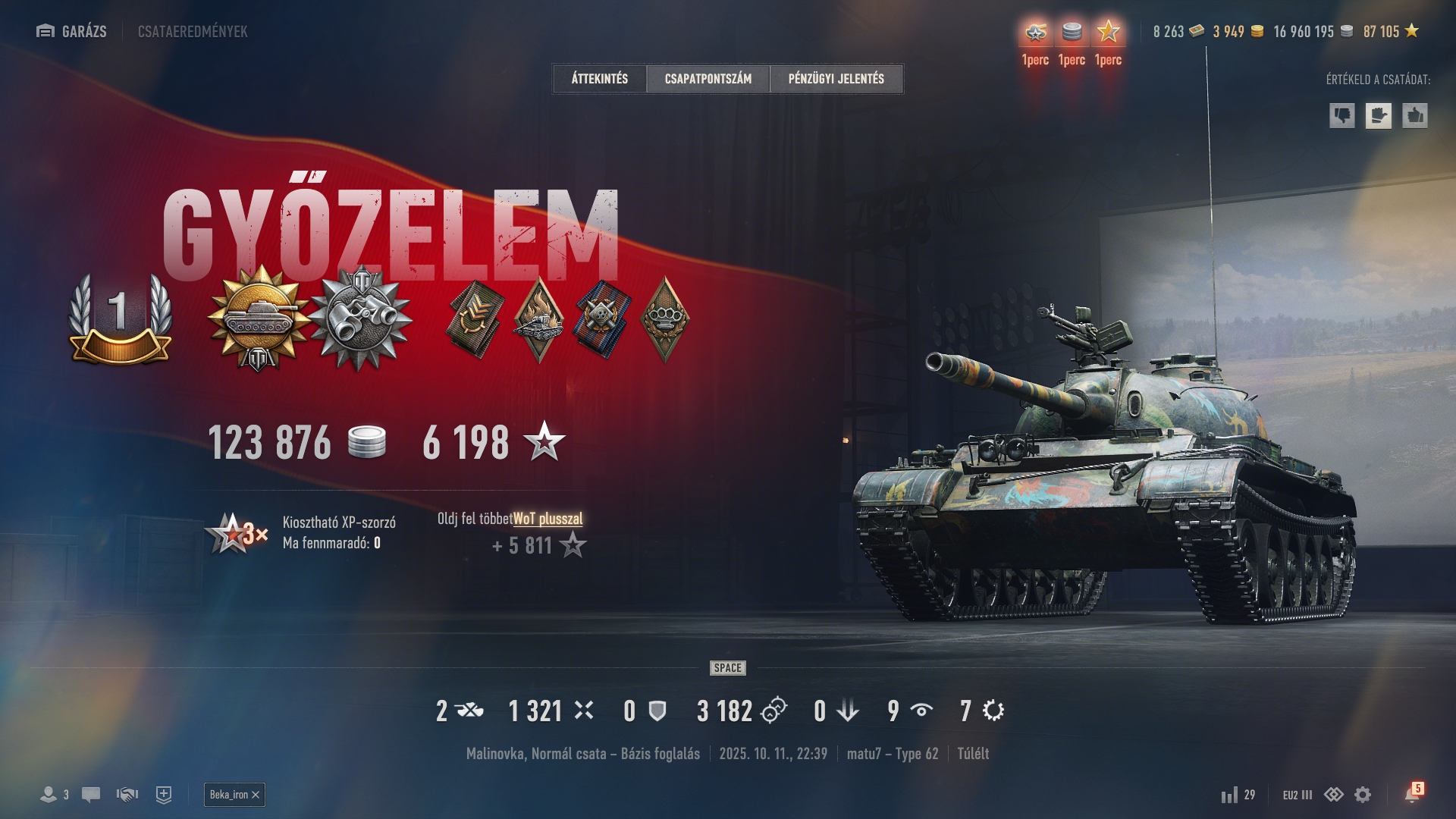1456x819 pixels.
Task: Show the Pénzügyi jelentés tab
Action: point(836,79)
